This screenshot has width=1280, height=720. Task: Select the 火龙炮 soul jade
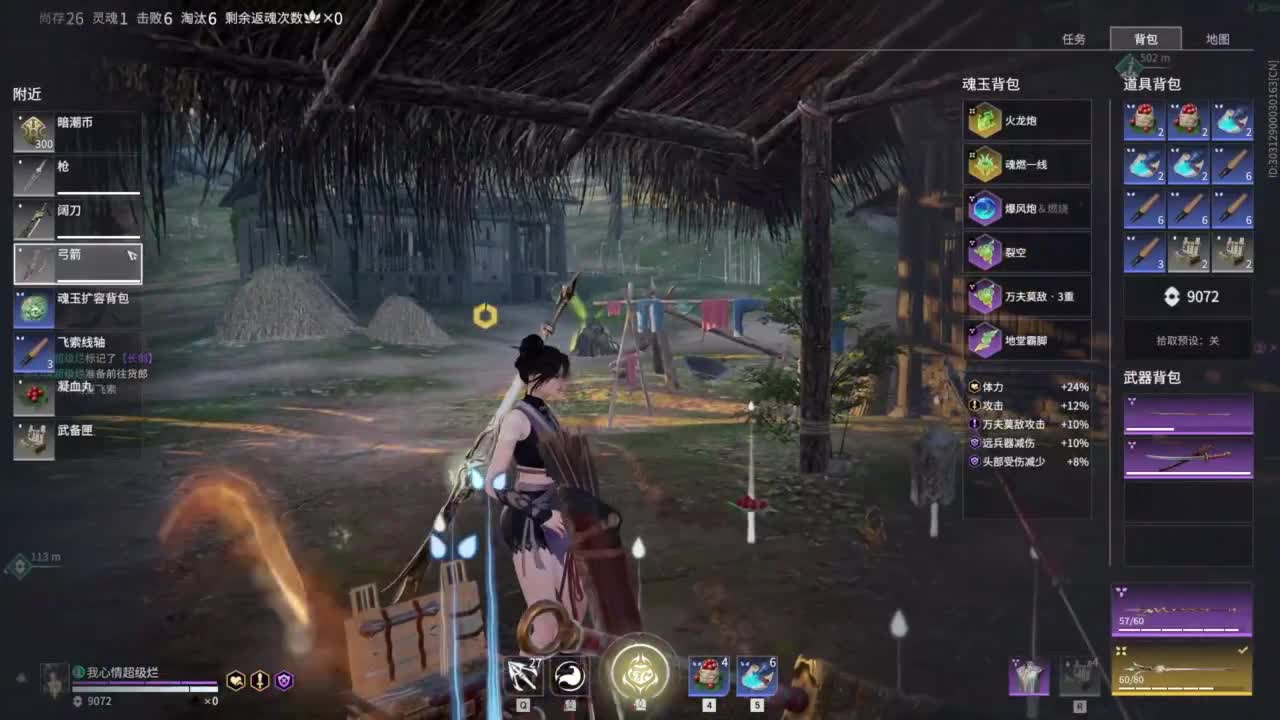pyautogui.click(x=1023, y=119)
